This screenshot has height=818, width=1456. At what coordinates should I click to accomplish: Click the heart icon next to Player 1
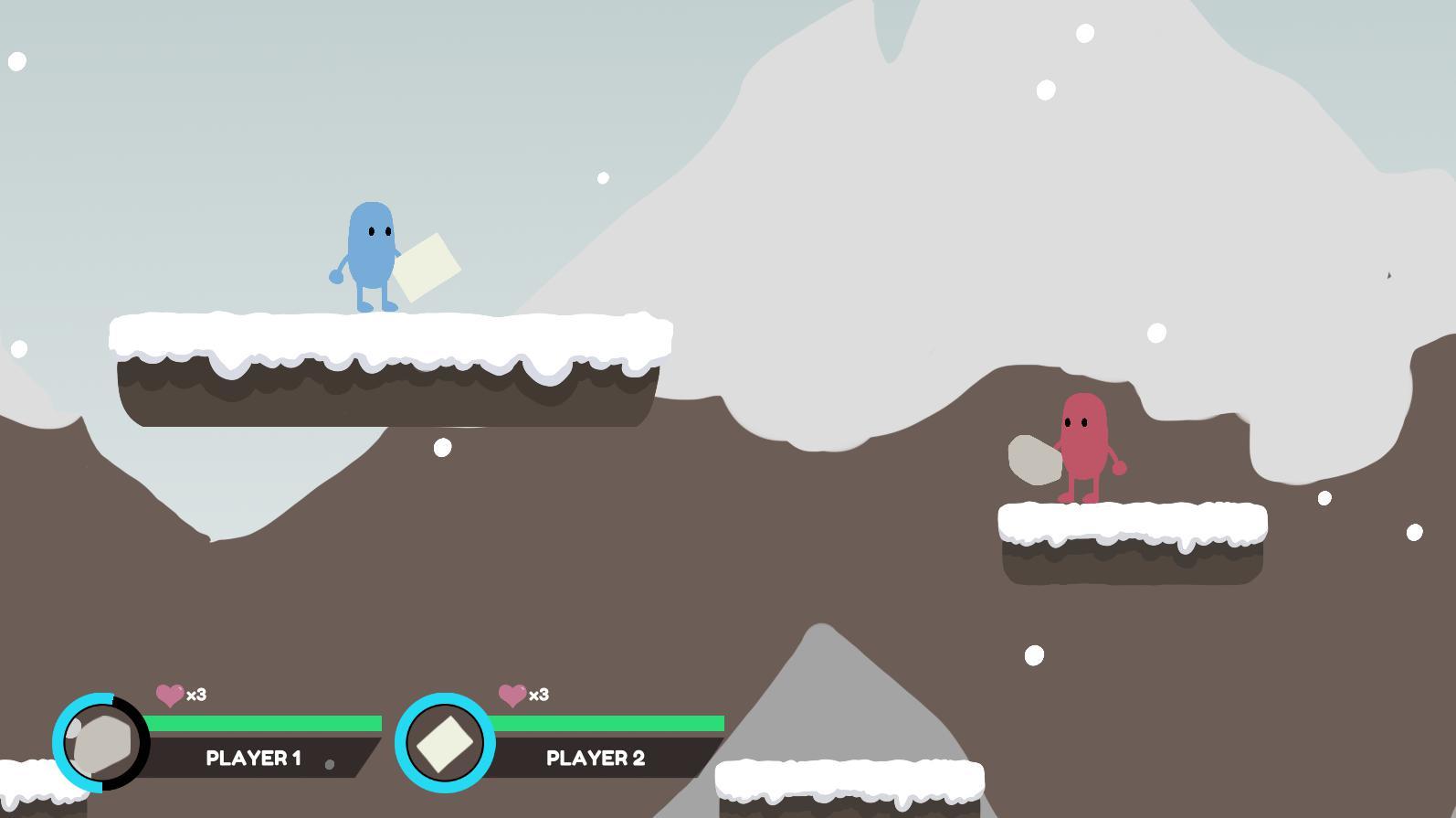(168, 696)
